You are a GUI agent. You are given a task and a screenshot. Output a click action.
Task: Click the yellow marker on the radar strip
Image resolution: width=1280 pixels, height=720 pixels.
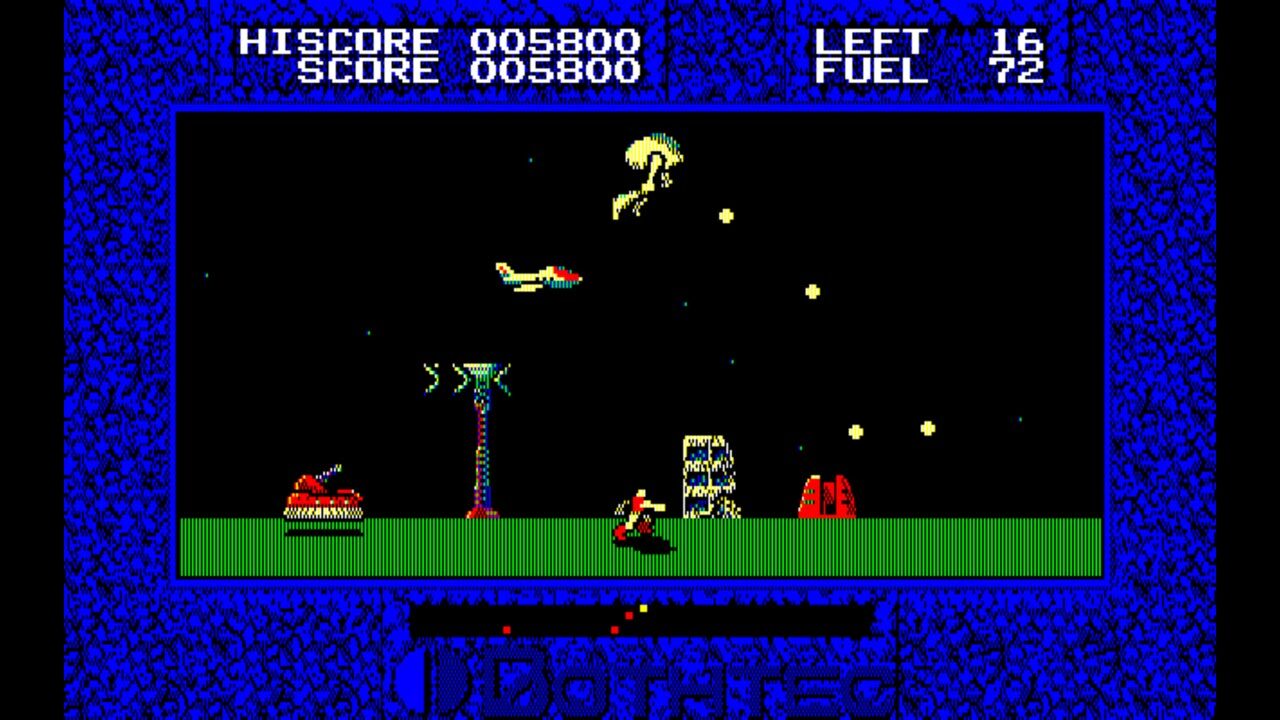(x=640, y=608)
